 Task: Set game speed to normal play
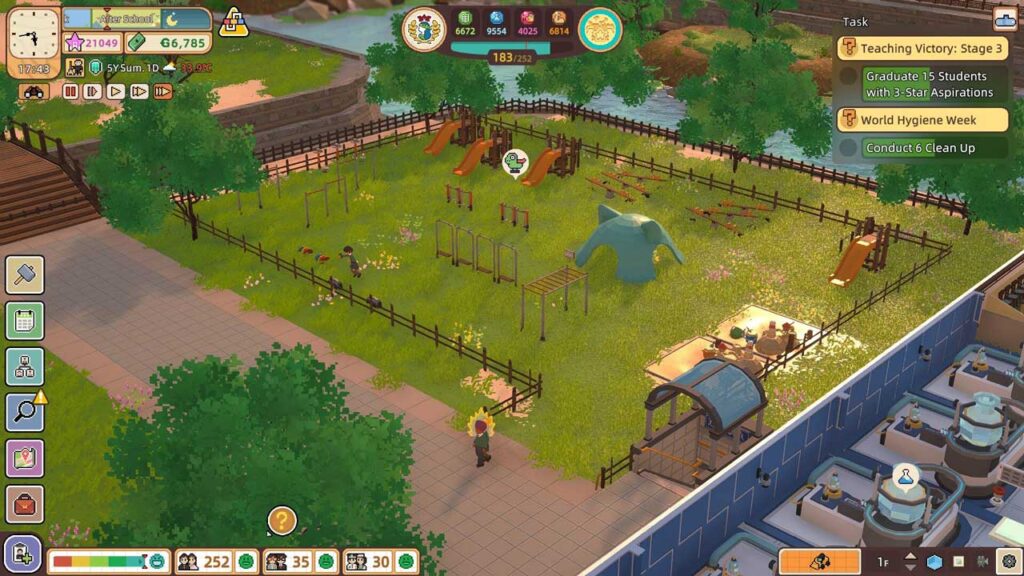tap(116, 91)
